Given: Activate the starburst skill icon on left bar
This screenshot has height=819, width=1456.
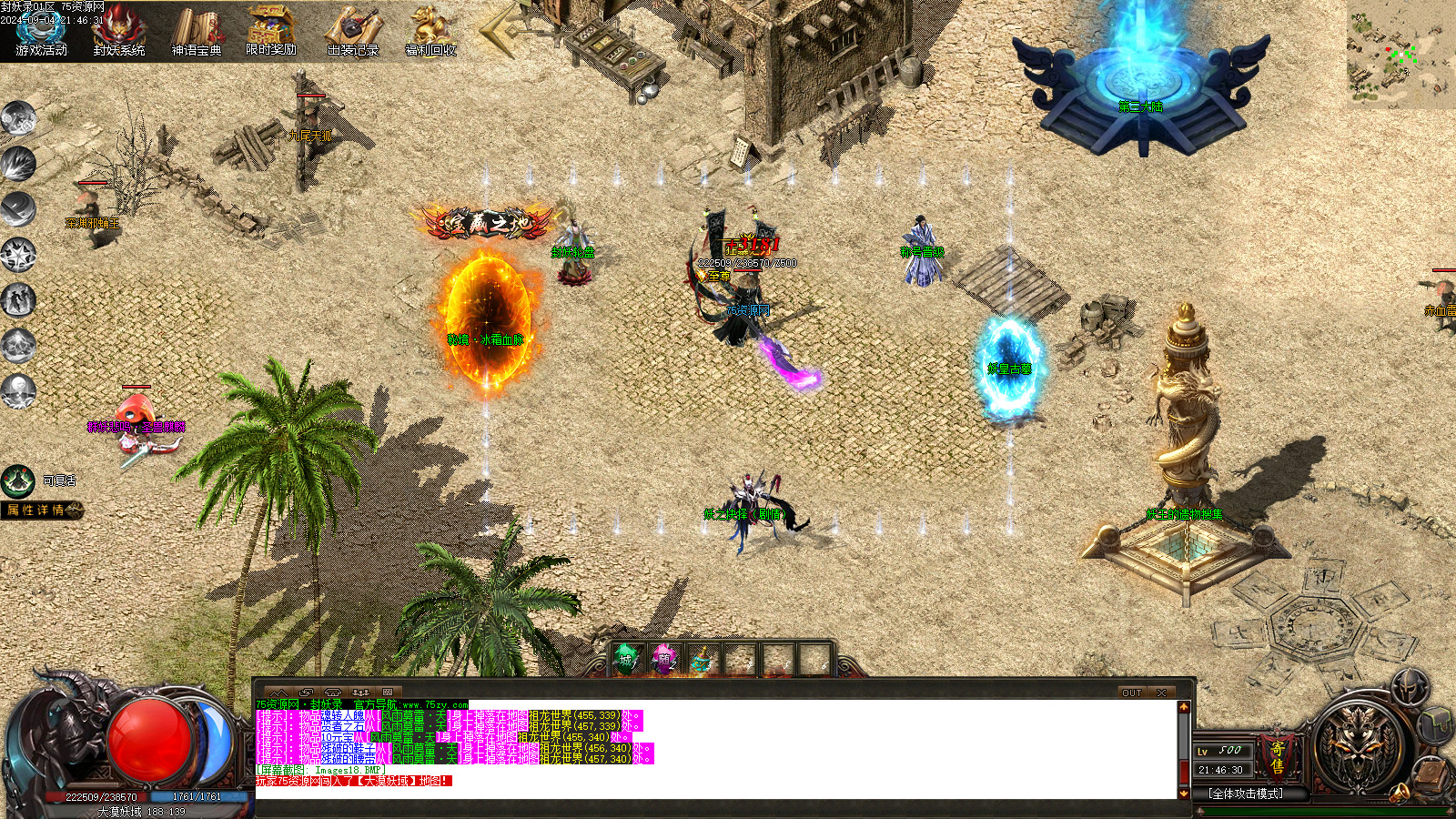Looking at the screenshot, I should [x=18, y=255].
